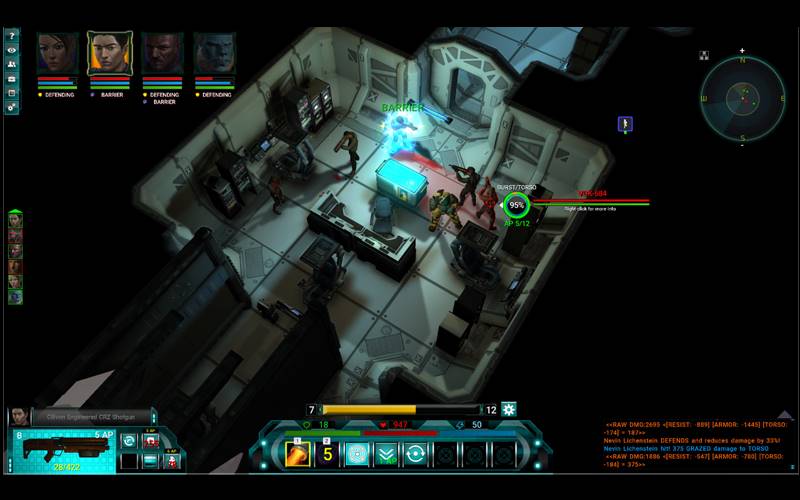This screenshot has width=800, height=500.
Task: Zoom out the minimap with minus button
Action: click(742, 145)
